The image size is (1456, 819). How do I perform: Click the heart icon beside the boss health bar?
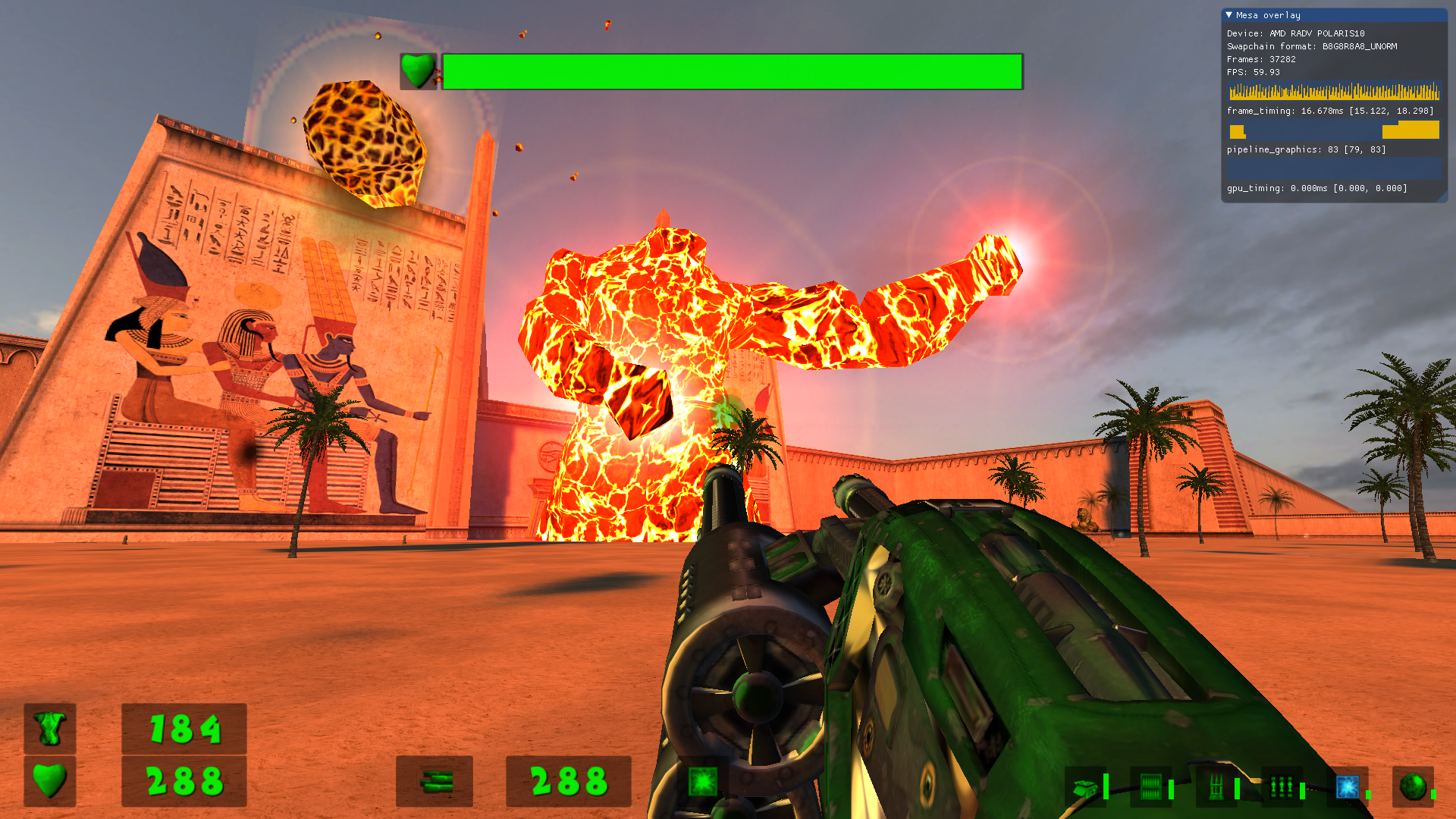418,72
